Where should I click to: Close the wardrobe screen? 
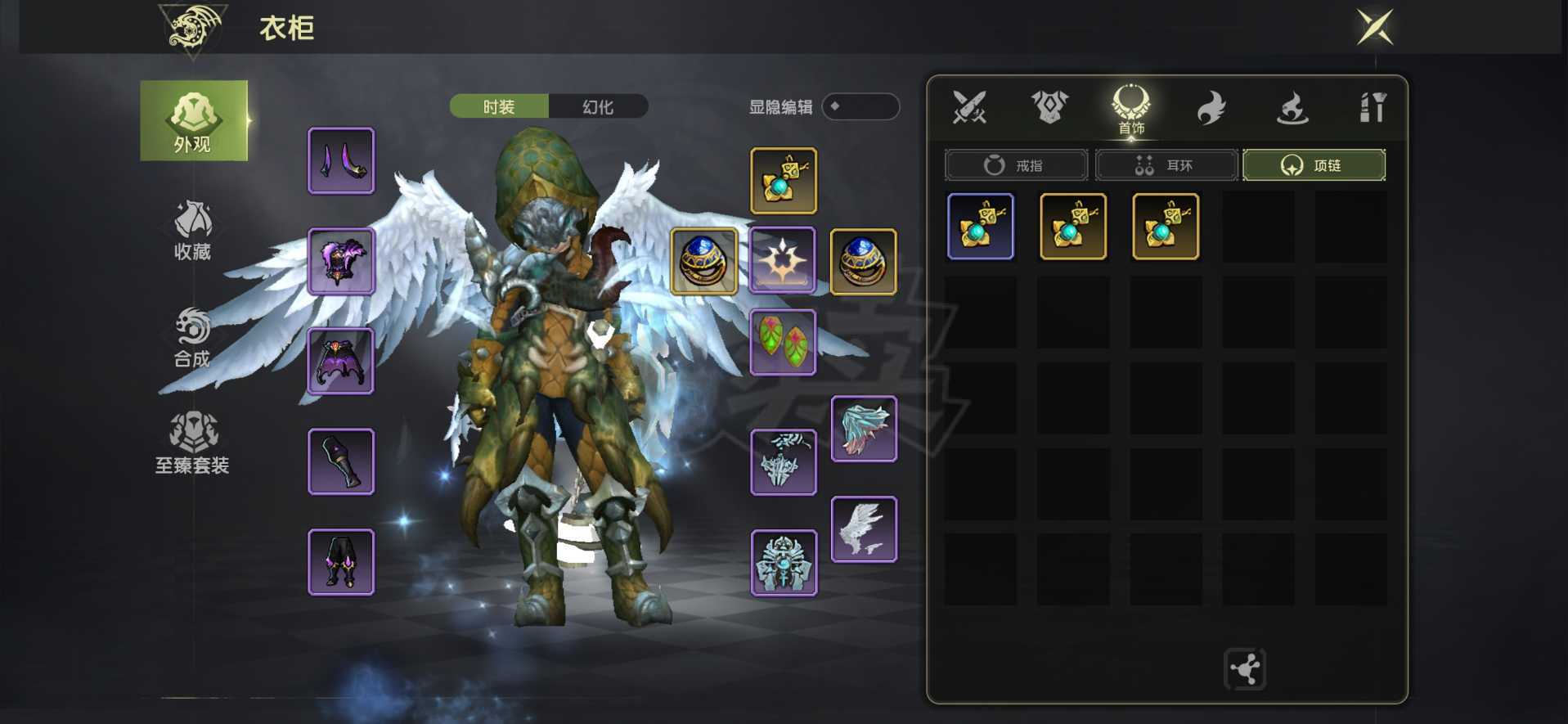[x=1374, y=27]
